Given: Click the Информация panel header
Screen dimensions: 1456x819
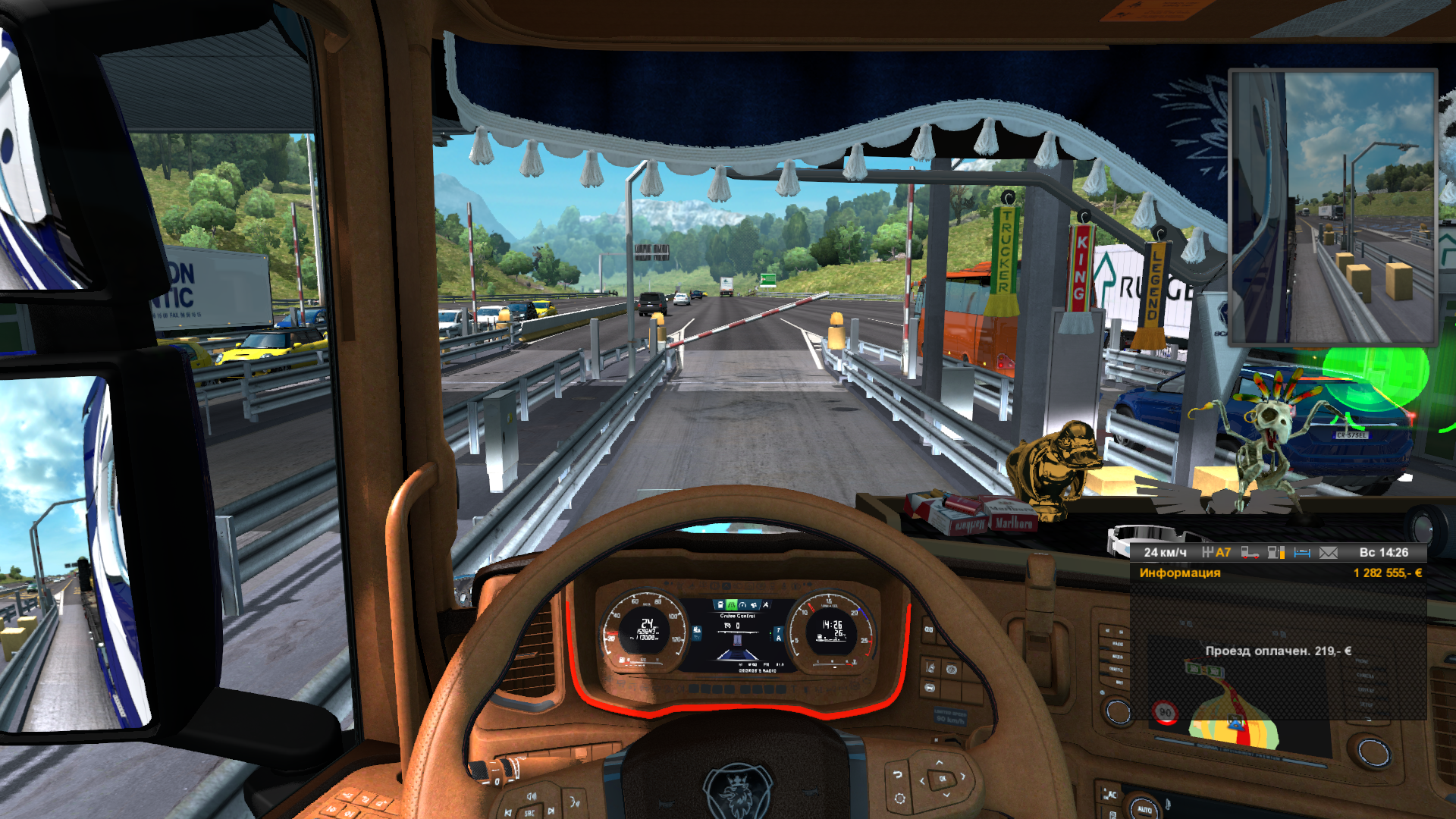Looking at the screenshot, I should (1180, 573).
